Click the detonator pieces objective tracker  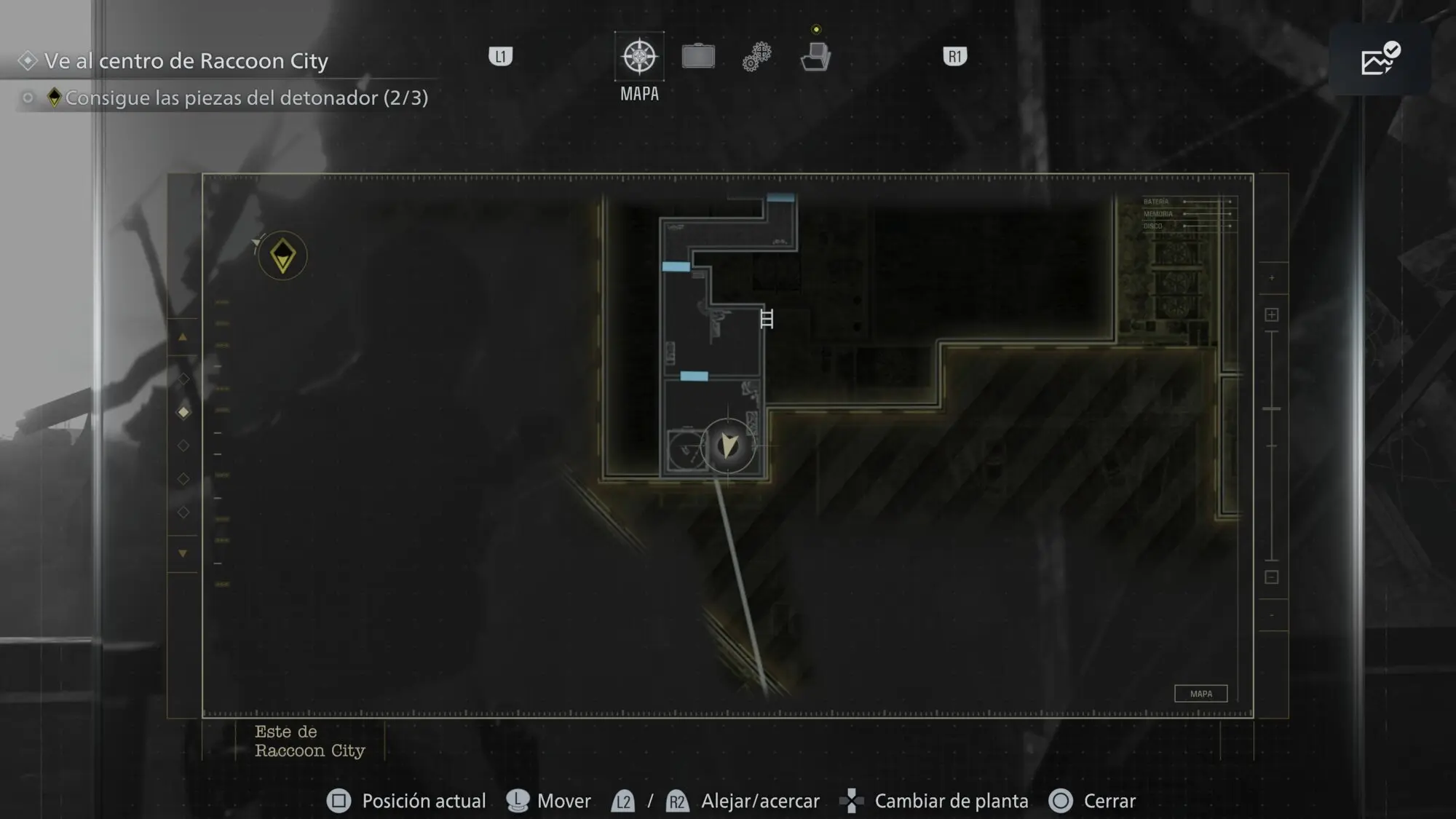pos(246,98)
